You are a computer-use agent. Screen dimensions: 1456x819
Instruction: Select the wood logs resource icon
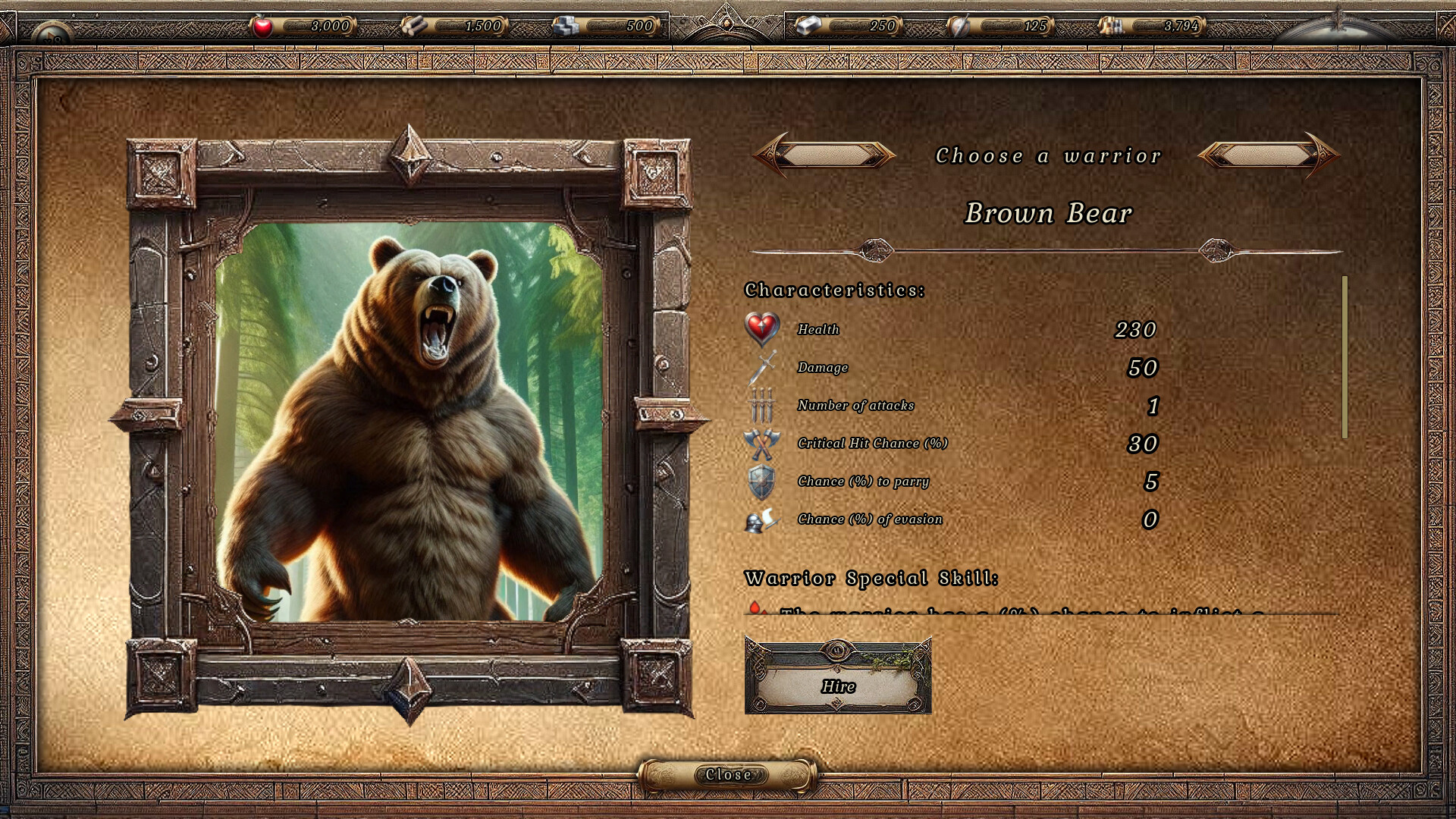416,25
